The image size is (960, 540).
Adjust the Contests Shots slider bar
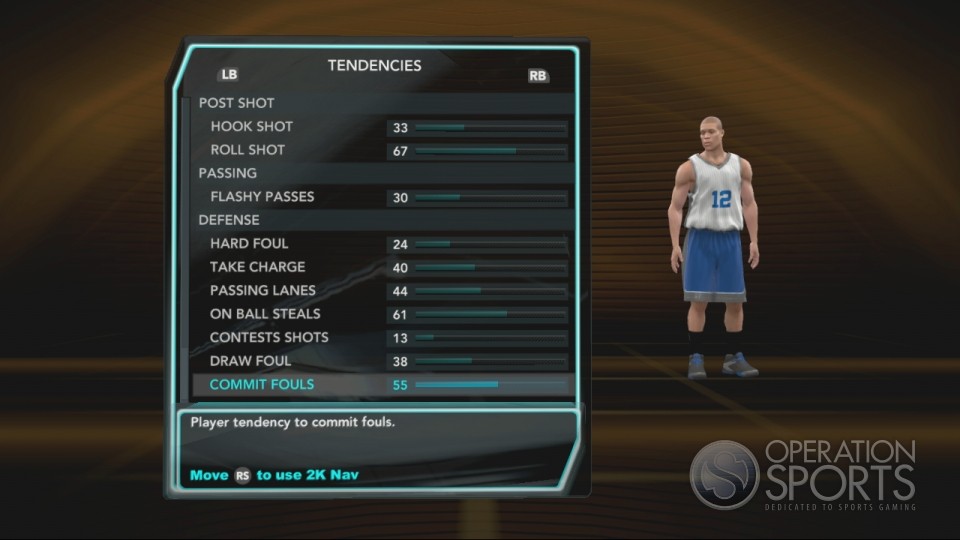(x=490, y=338)
